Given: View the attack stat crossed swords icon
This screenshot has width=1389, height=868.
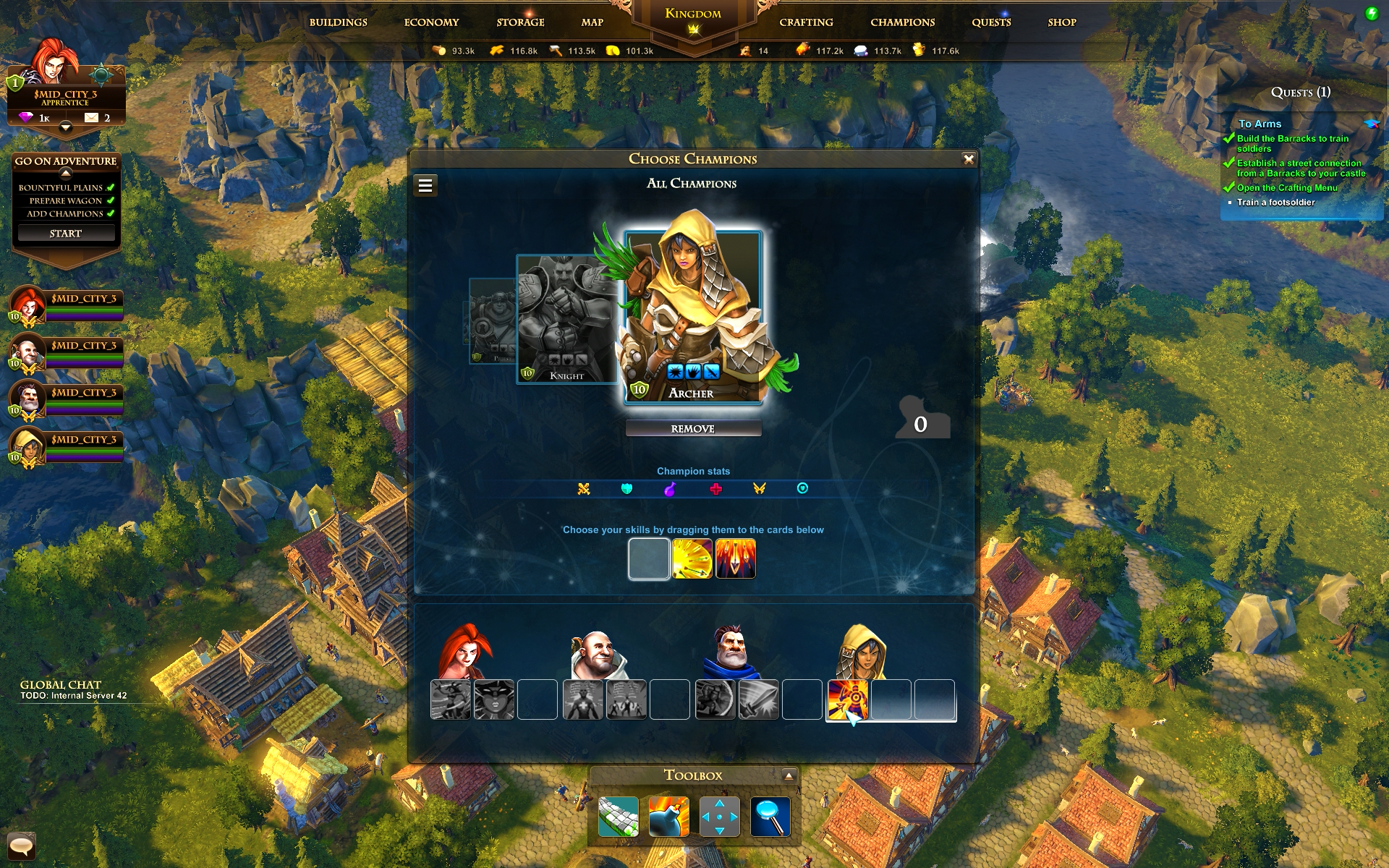Looking at the screenshot, I should [x=585, y=488].
